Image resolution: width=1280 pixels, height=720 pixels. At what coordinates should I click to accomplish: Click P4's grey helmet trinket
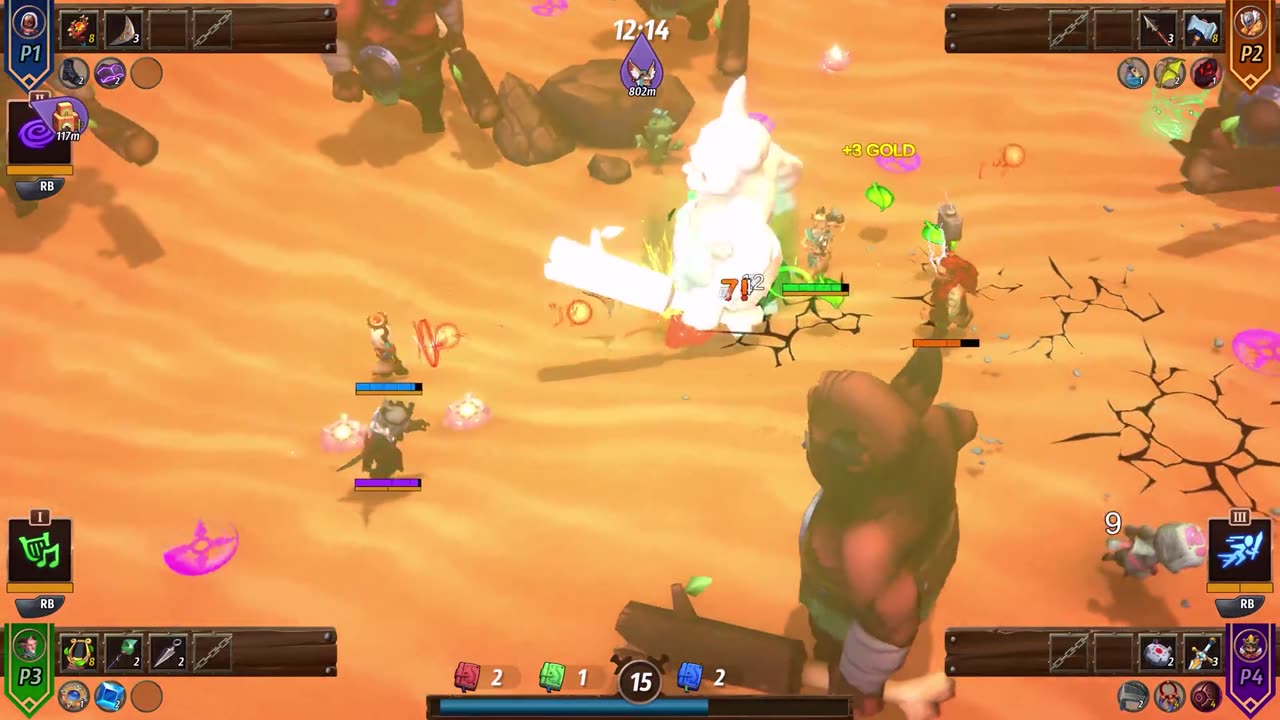[1133, 695]
